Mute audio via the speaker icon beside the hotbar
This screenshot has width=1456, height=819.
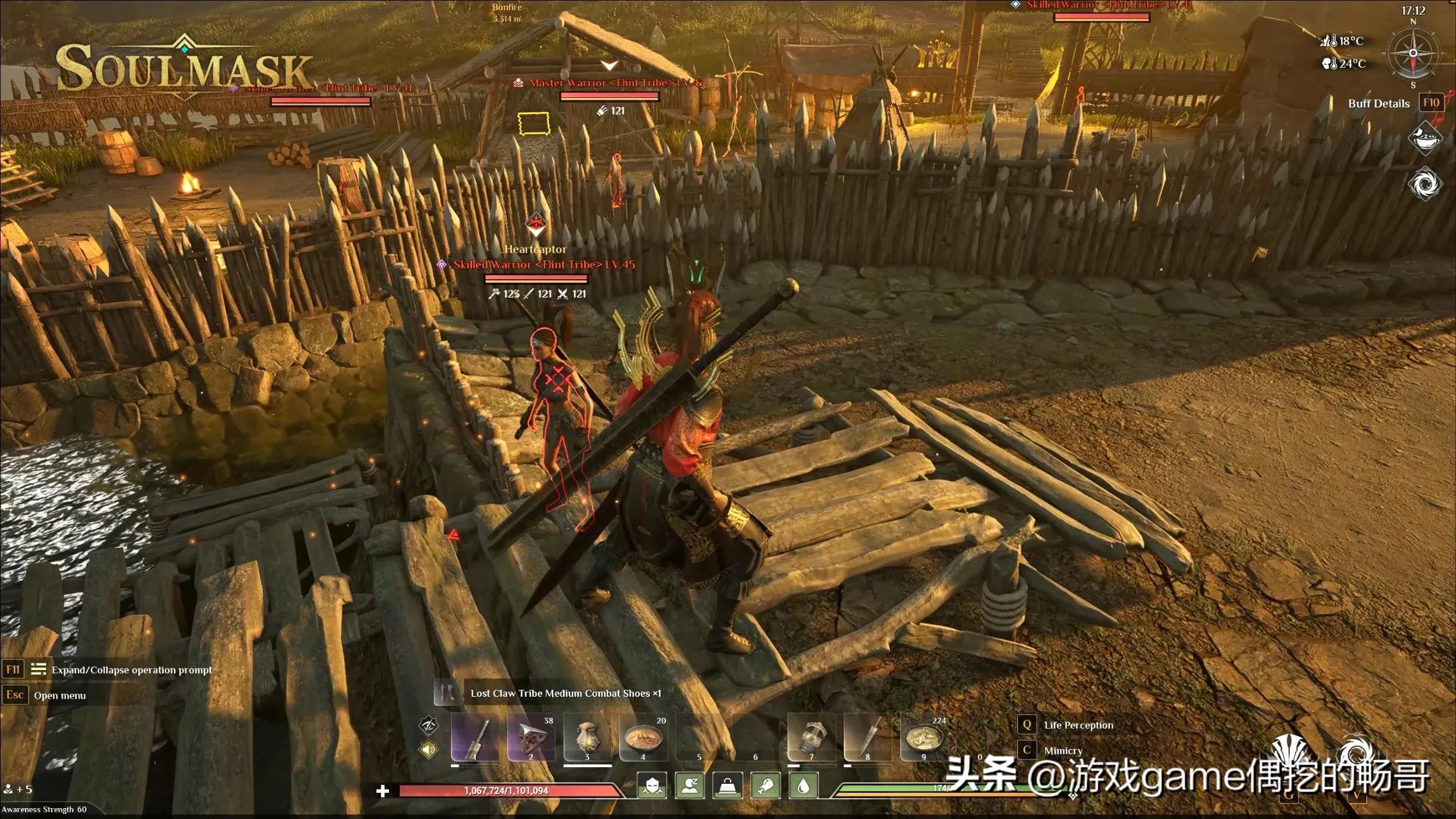(x=430, y=748)
